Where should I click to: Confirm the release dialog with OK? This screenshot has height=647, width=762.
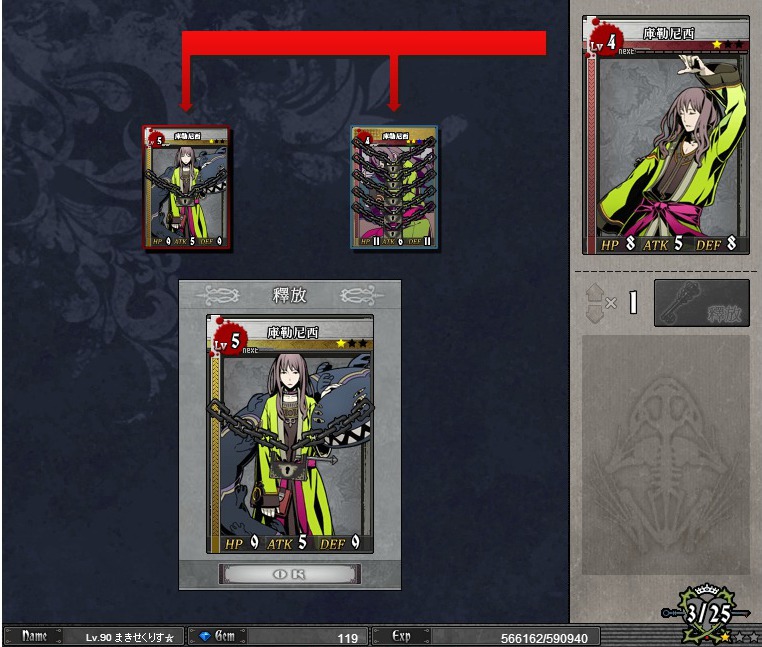[x=289, y=574]
